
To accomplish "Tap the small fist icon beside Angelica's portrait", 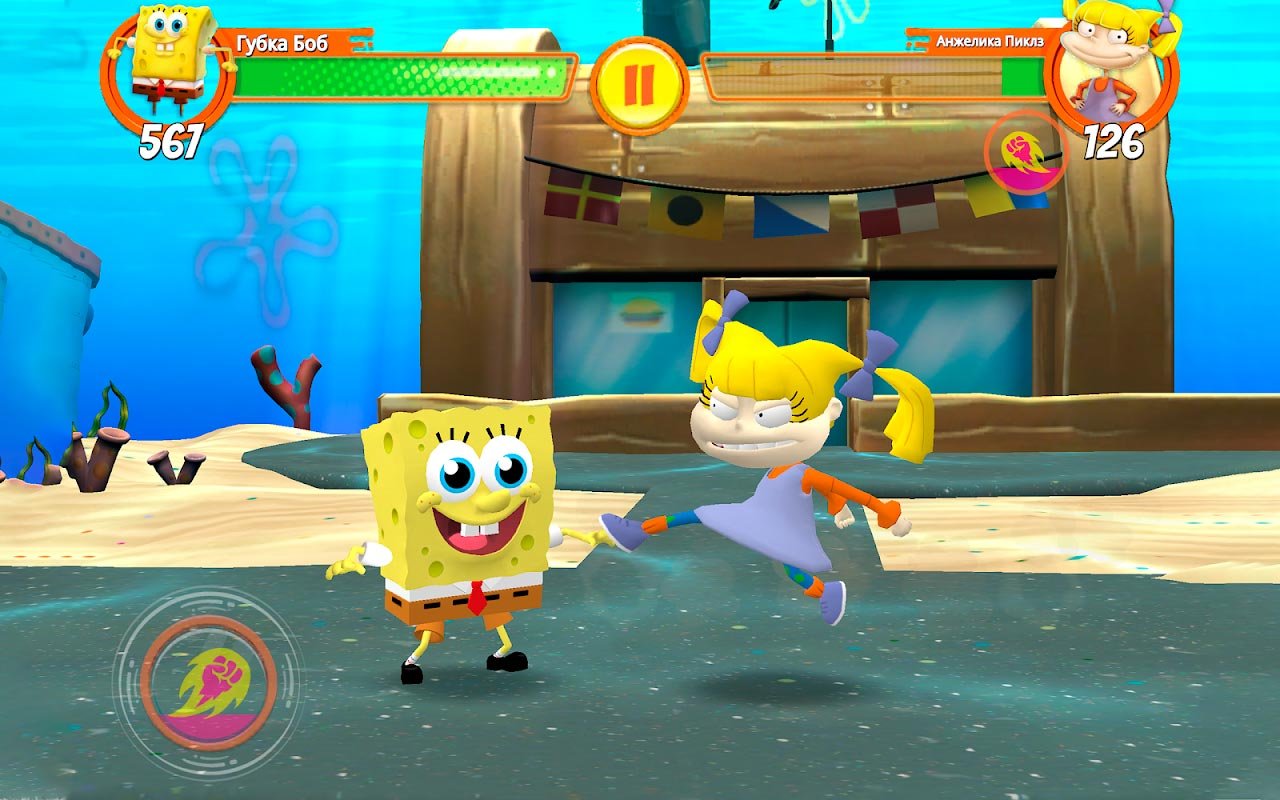I will (x=1026, y=153).
